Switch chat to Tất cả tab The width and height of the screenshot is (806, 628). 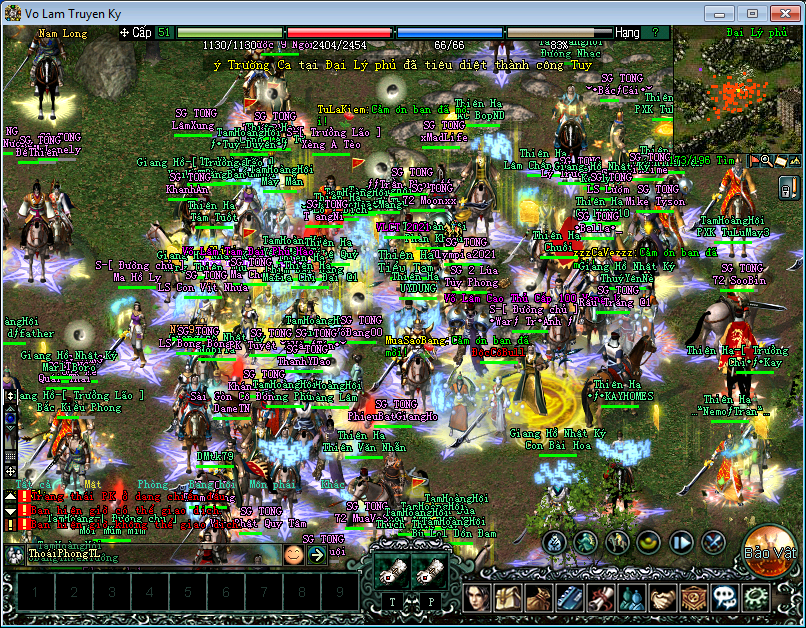[32, 484]
